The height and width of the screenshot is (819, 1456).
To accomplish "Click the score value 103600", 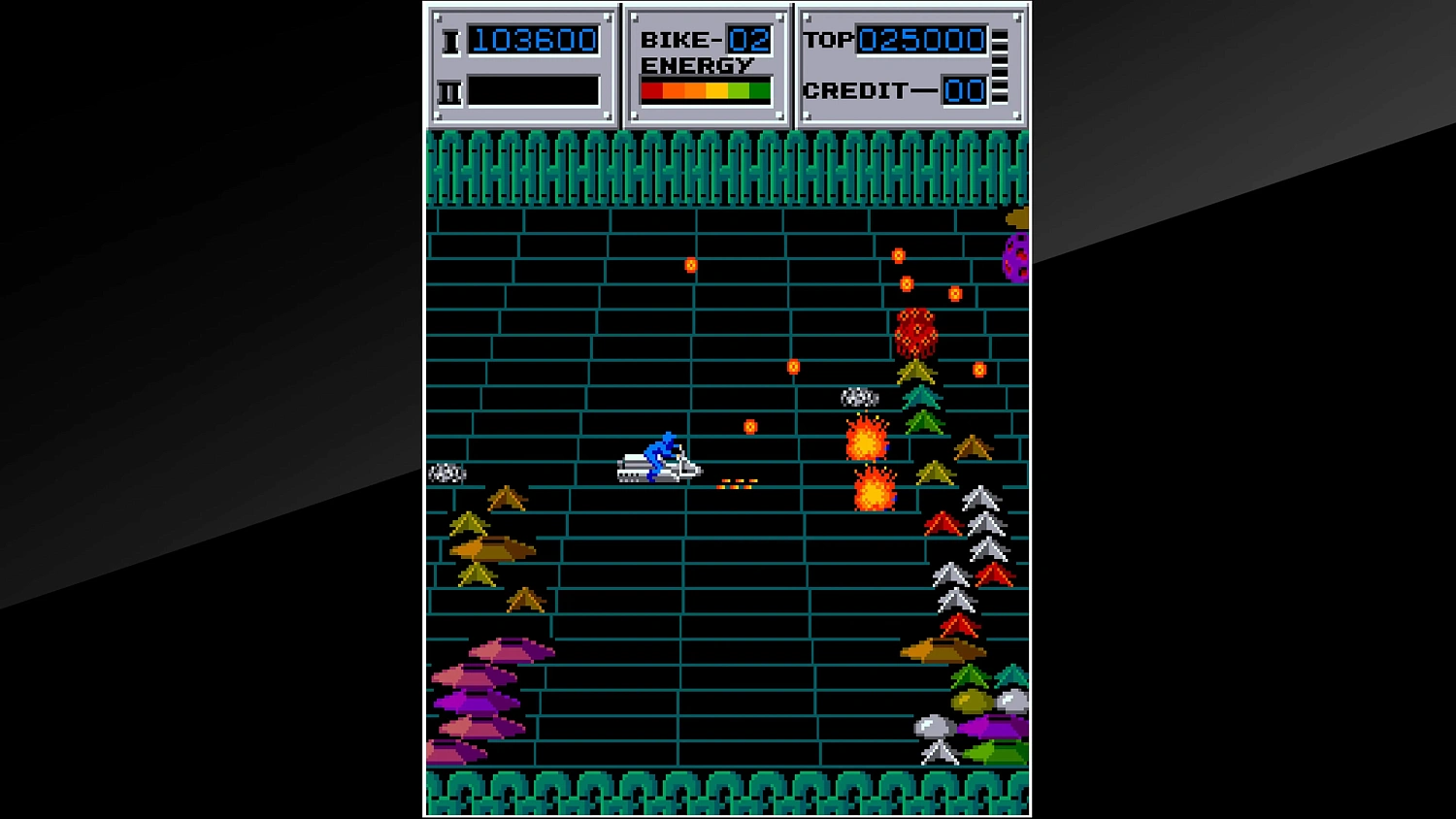I will 535,40.
